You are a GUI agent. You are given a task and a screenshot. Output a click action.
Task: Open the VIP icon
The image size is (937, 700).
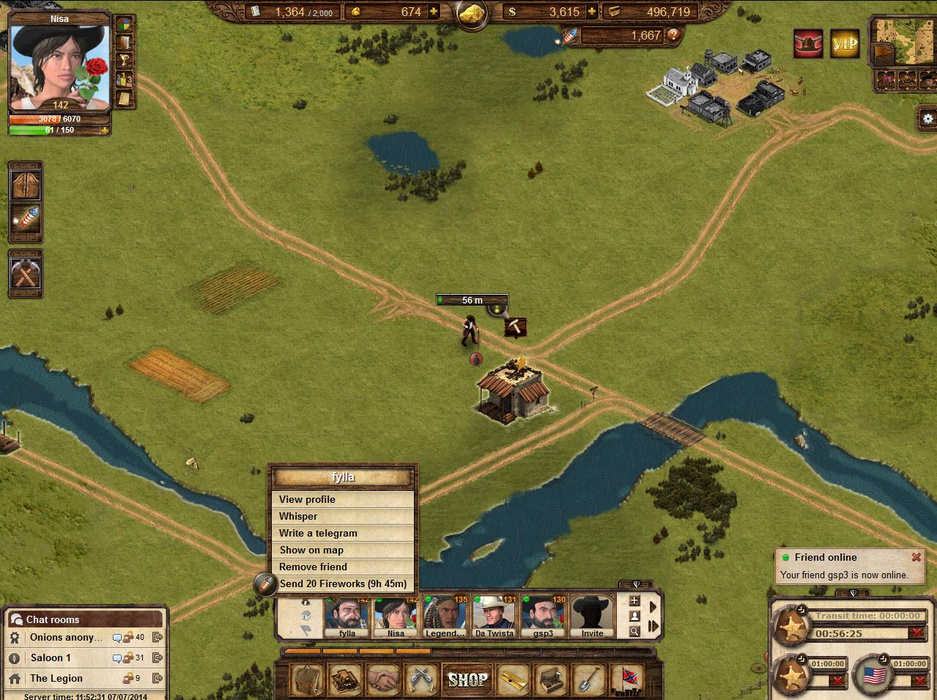pyautogui.click(x=845, y=44)
